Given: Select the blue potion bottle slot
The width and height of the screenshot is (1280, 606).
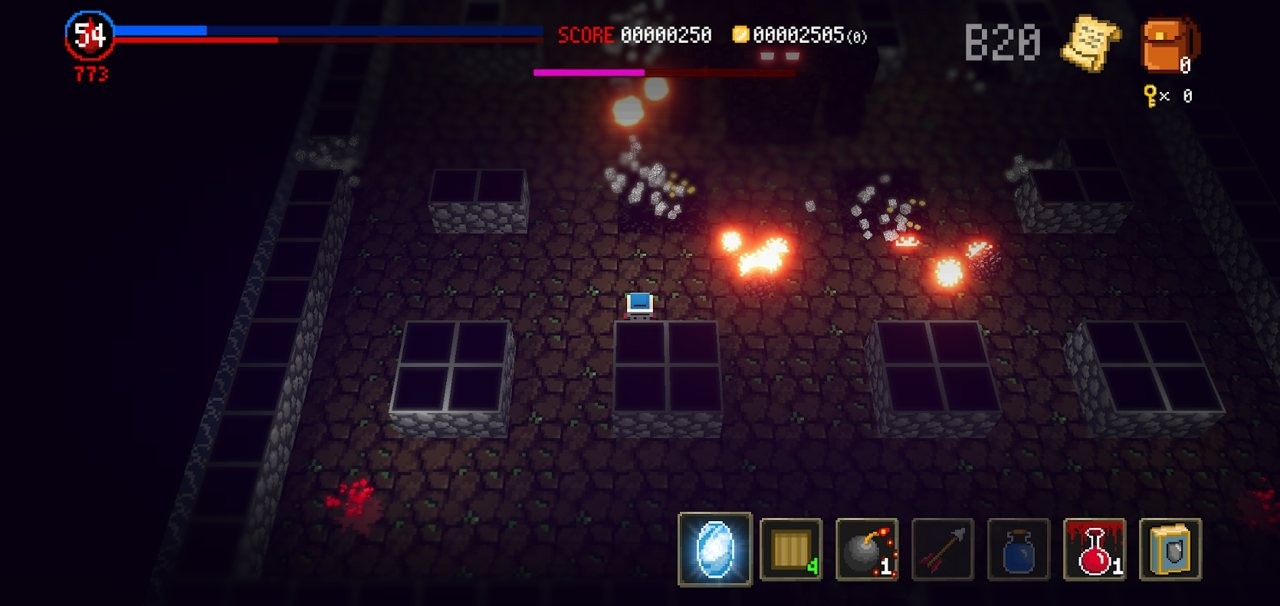Looking at the screenshot, I should coord(1018,549).
